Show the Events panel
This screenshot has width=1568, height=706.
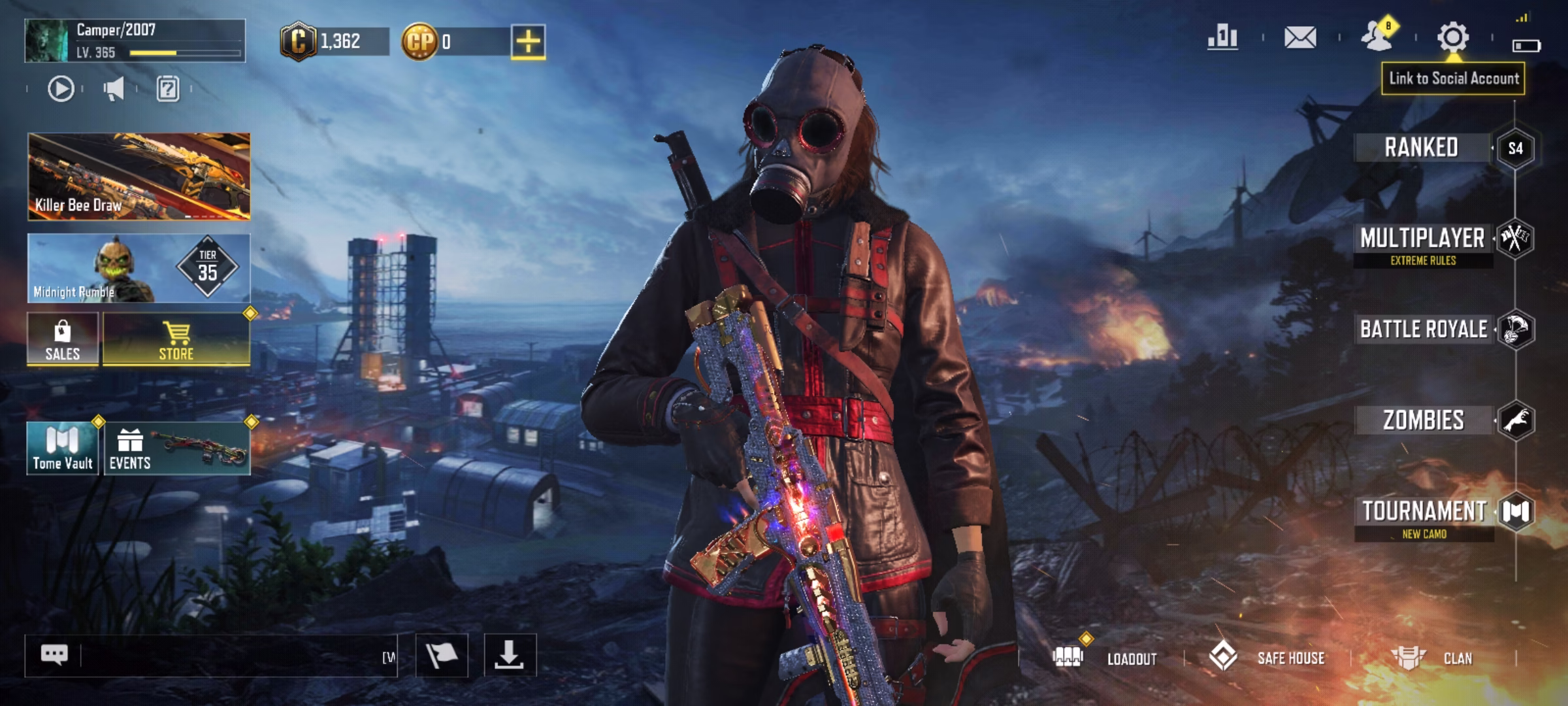[176, 448]
